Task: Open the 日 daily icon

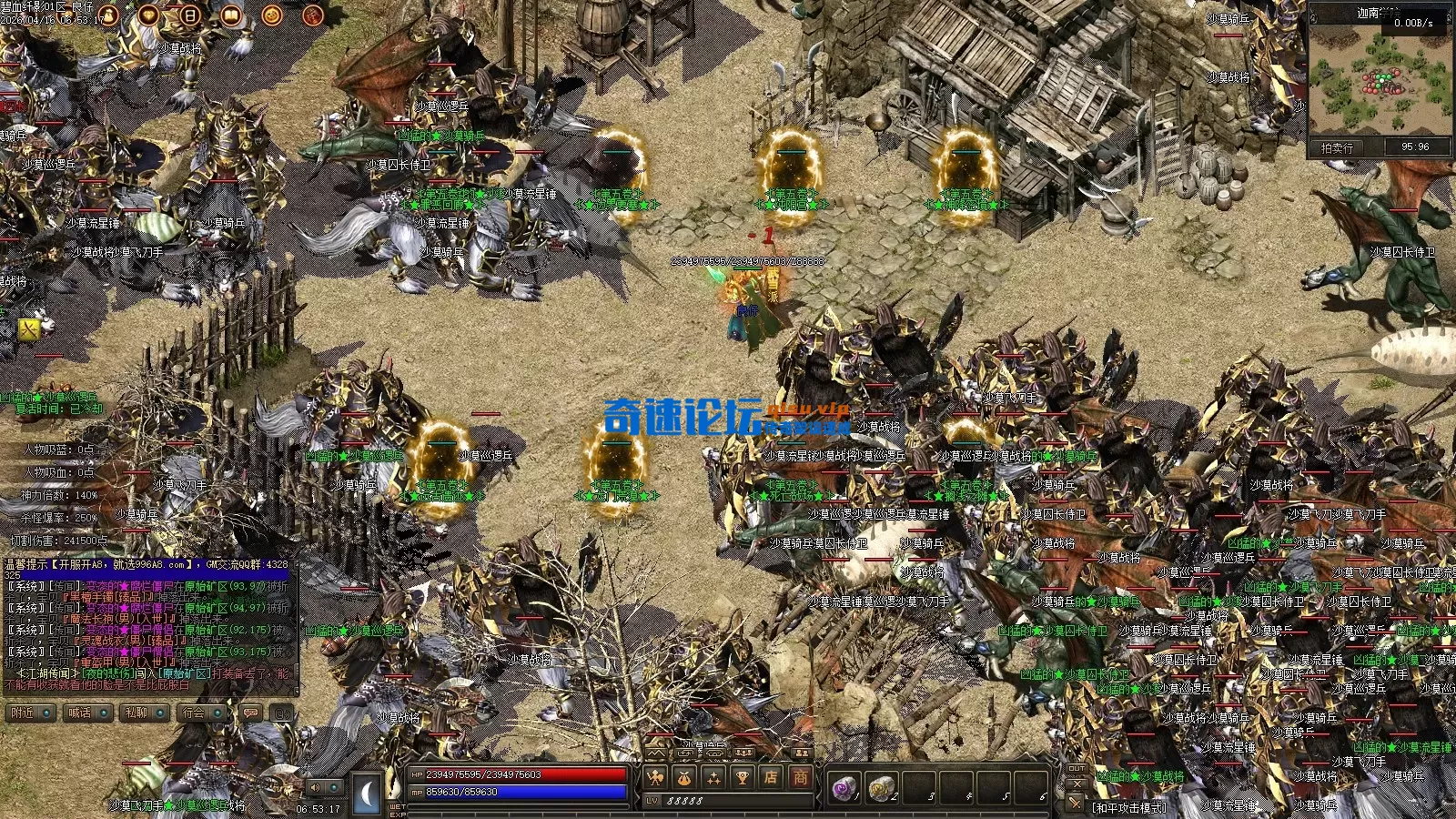Action: 190,15
